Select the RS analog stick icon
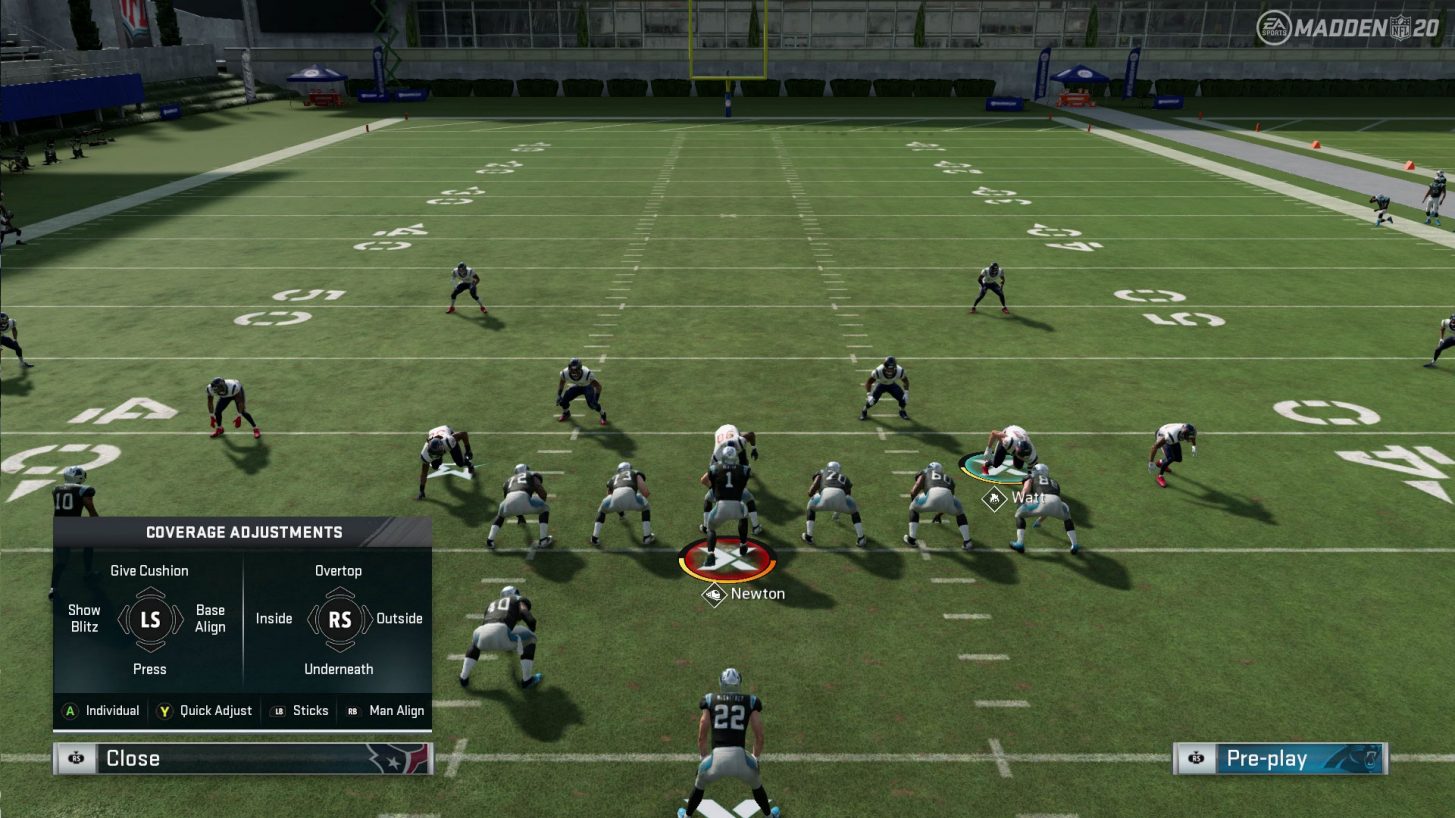The width and height of the screenshot is (1455, 818). tap(339, 619)
